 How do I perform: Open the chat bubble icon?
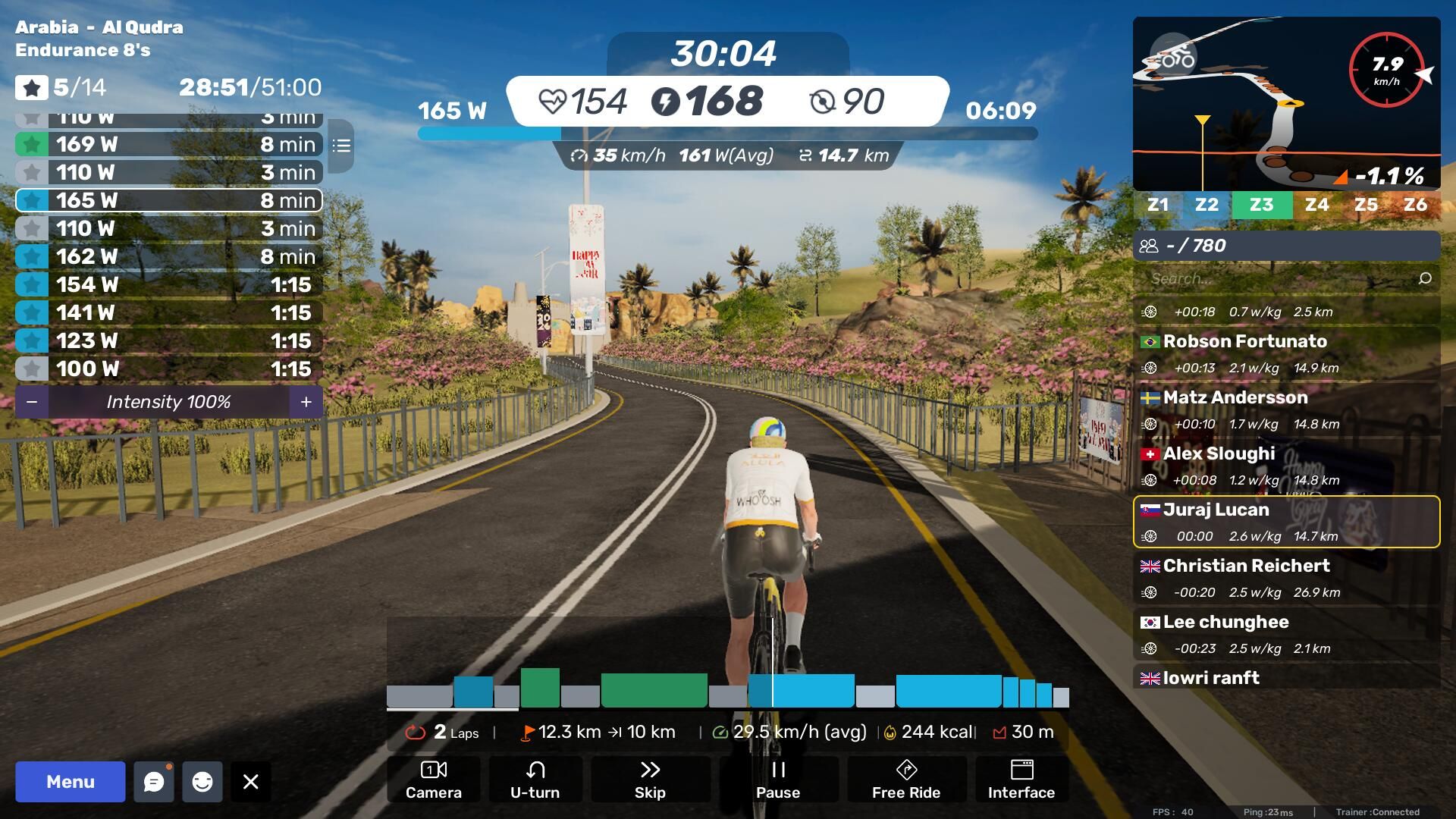point(154,782)
